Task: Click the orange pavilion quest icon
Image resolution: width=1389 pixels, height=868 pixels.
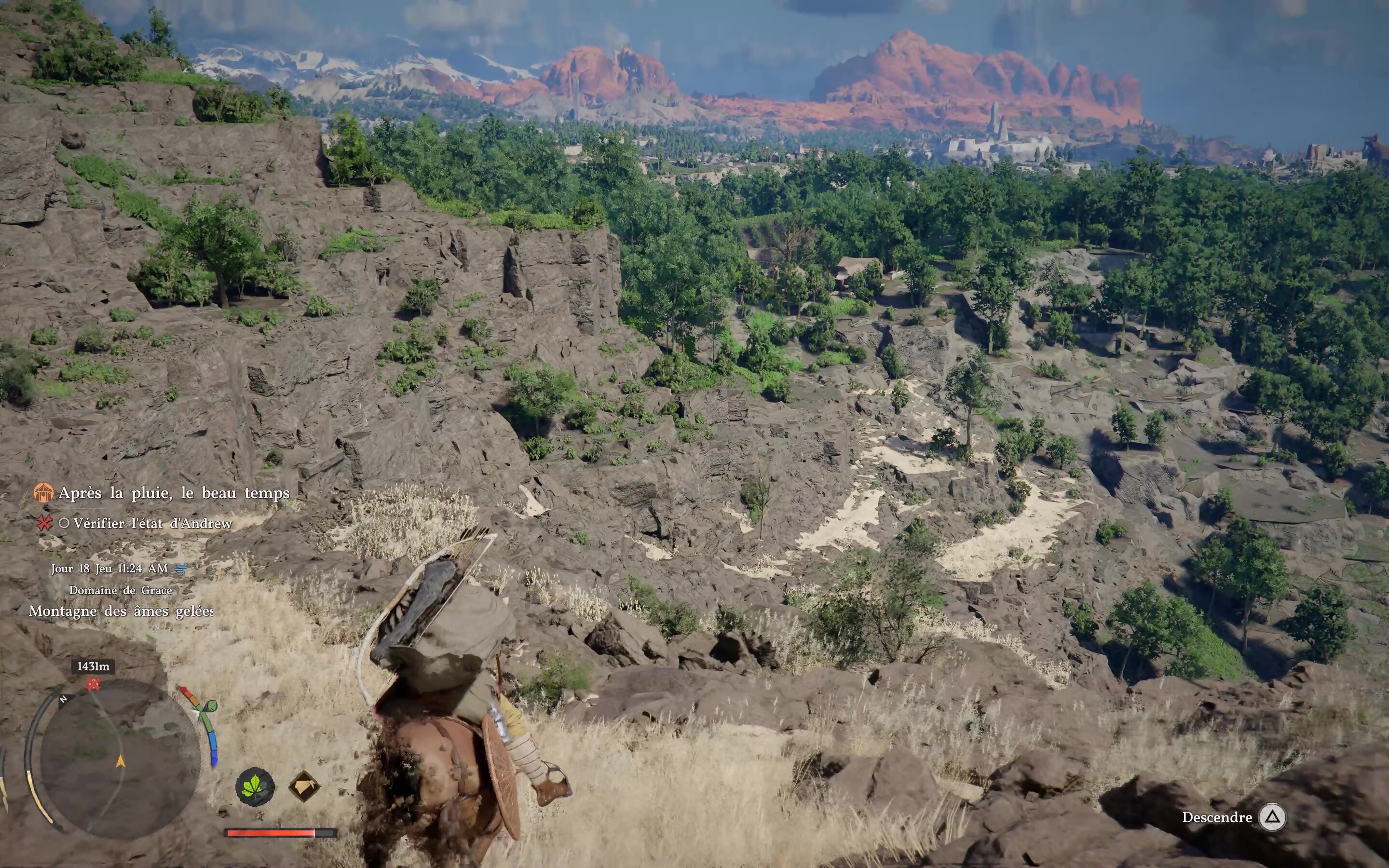Action: tap(43, 492)
